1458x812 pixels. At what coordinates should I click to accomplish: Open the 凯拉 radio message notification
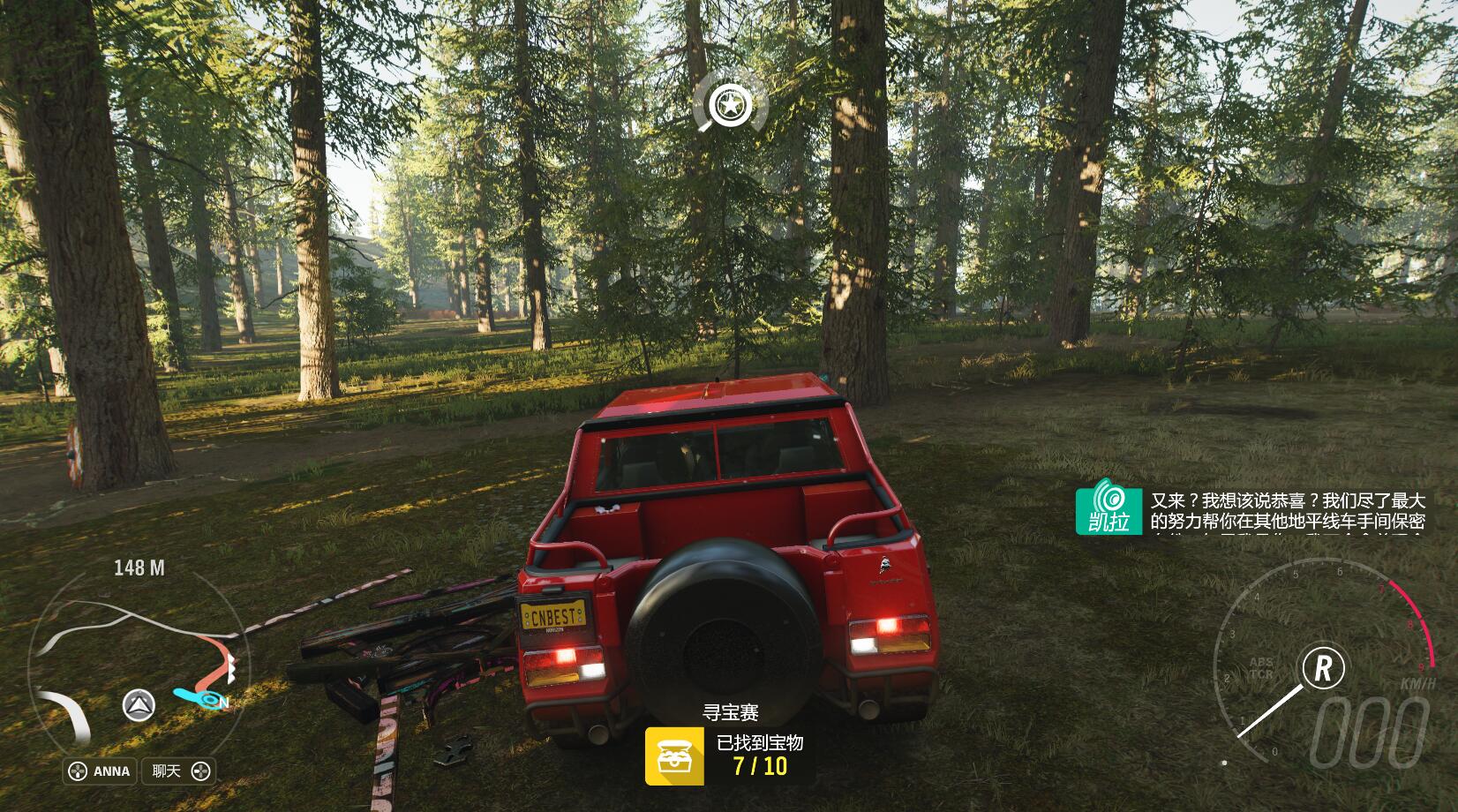(x=1250, y=512)
